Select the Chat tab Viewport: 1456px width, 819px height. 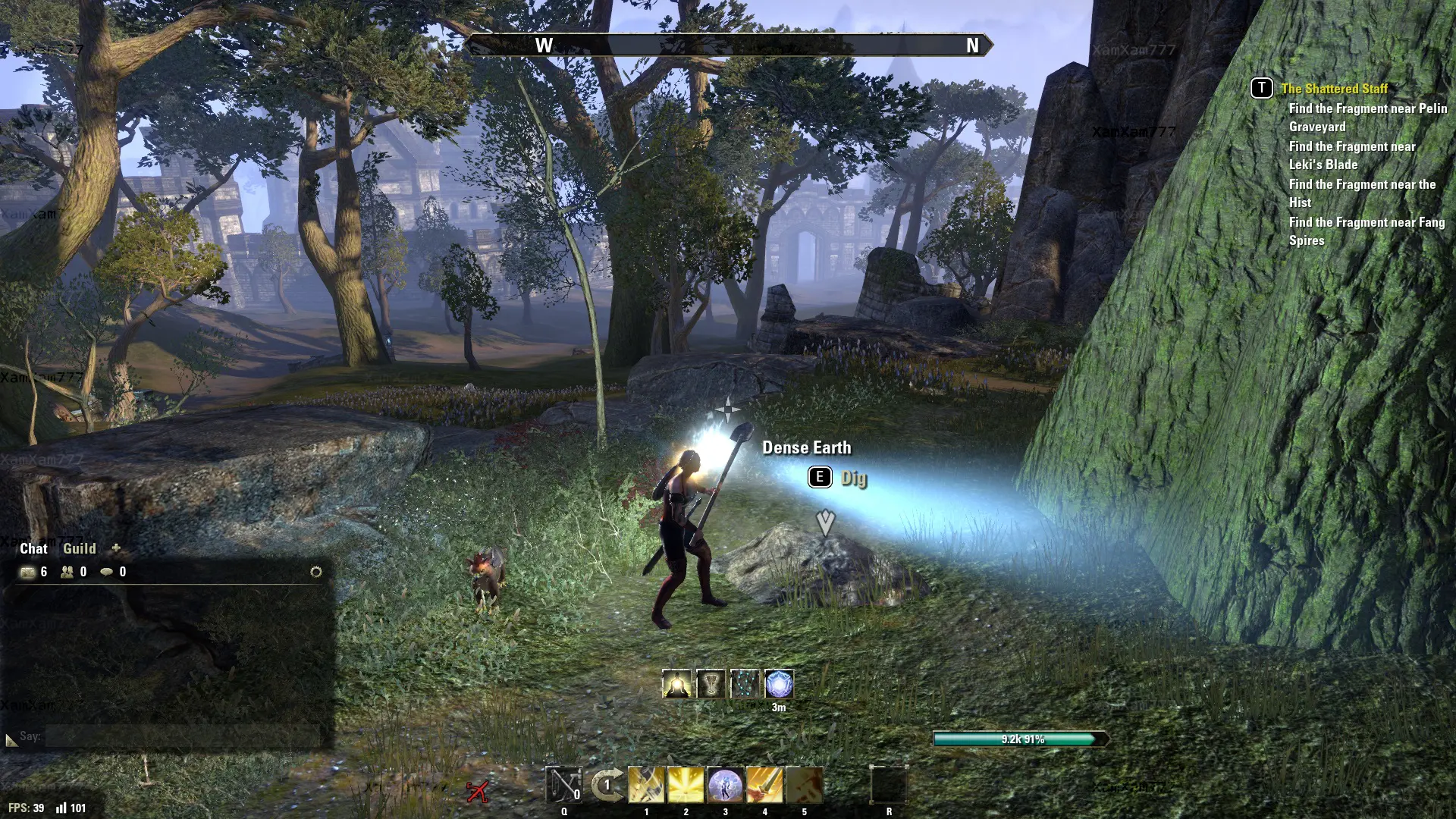coord(33,548)
